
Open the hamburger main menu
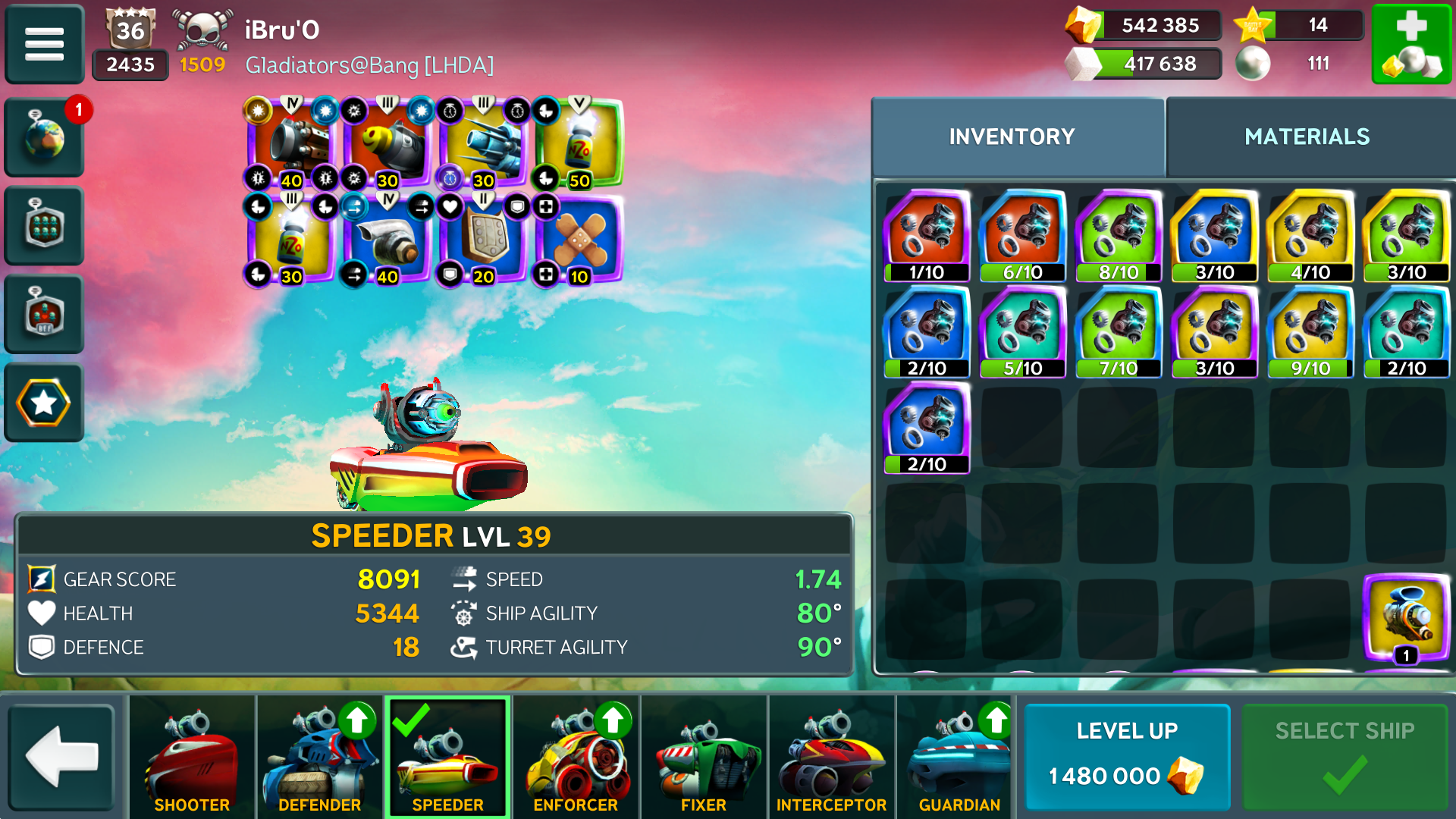(44, 44)
